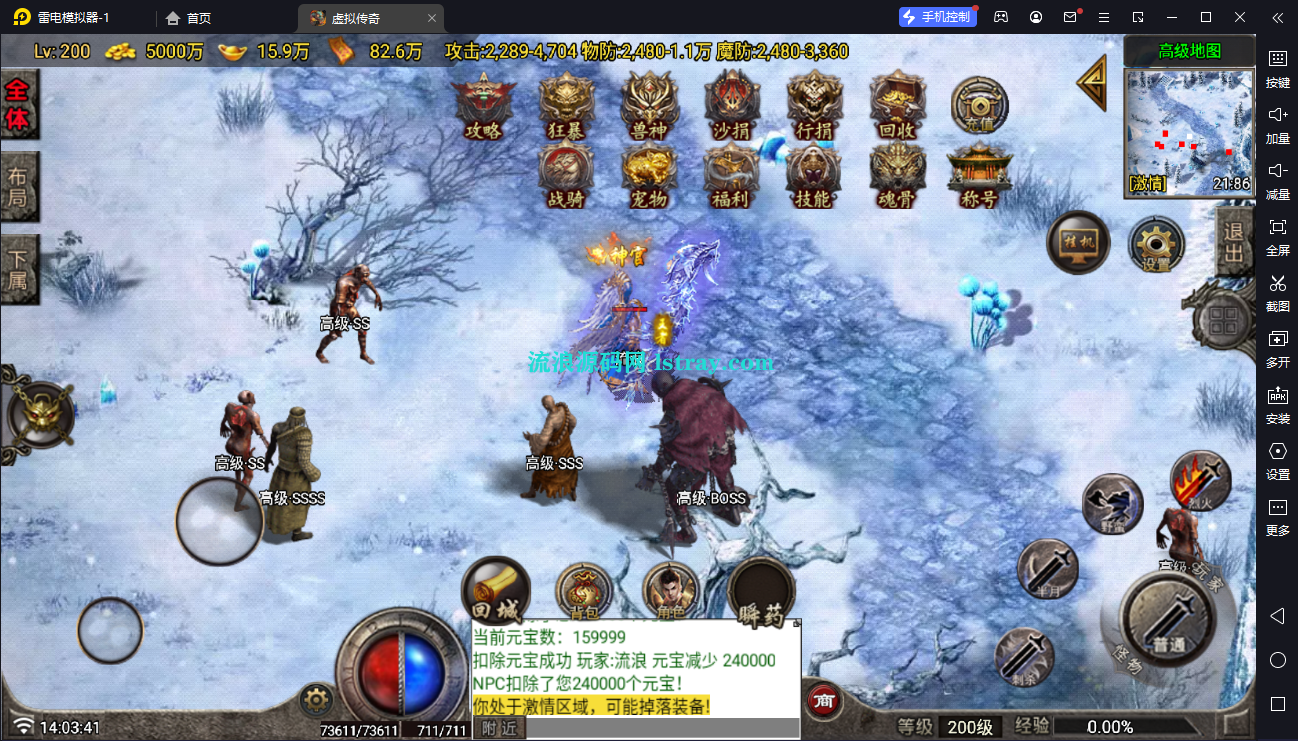This screenshot has height=741, width=1298.
Task: Open the 宠物 pet menu
Action: (649, 176)
